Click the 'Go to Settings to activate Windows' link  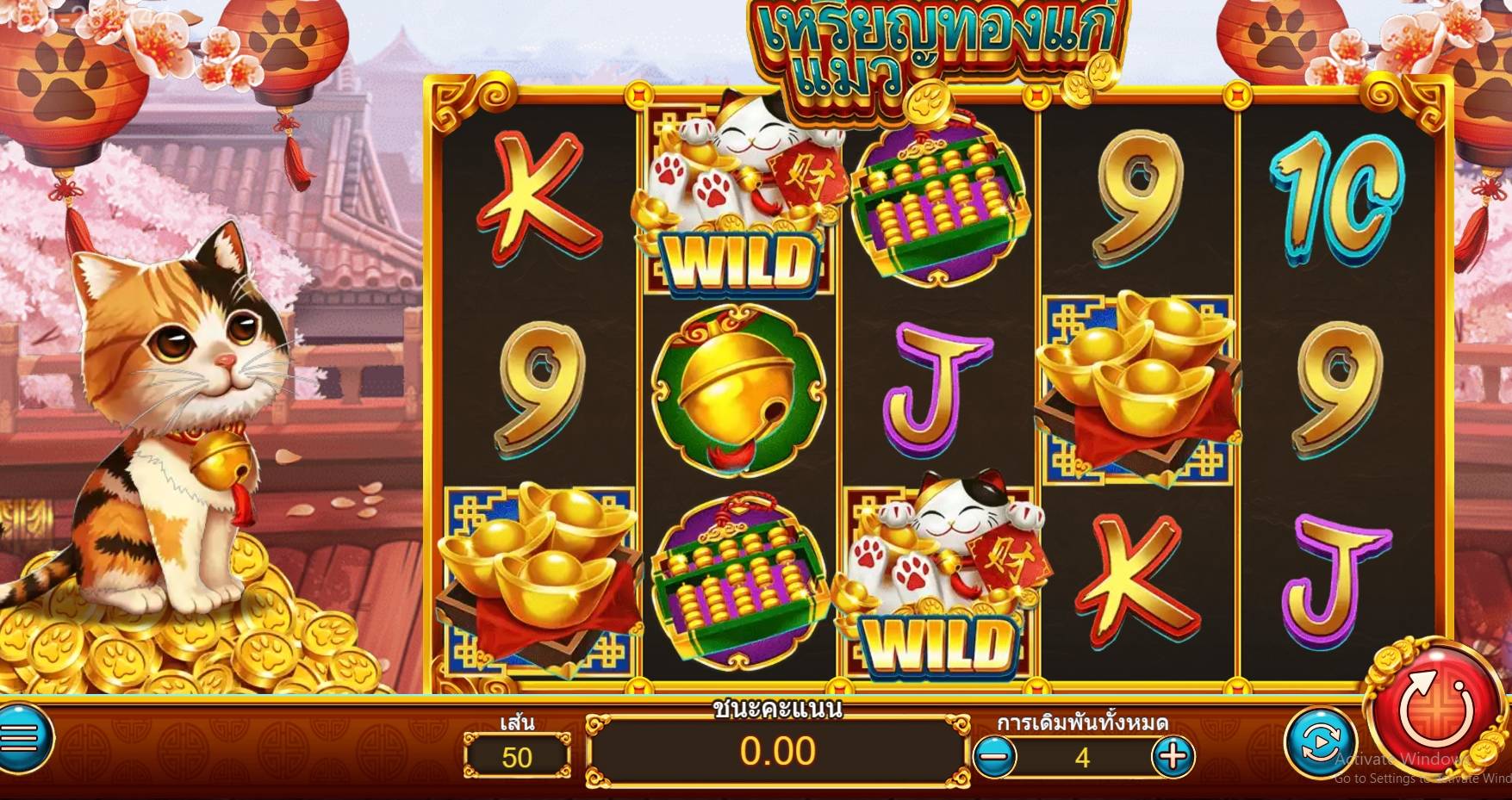1396,776
